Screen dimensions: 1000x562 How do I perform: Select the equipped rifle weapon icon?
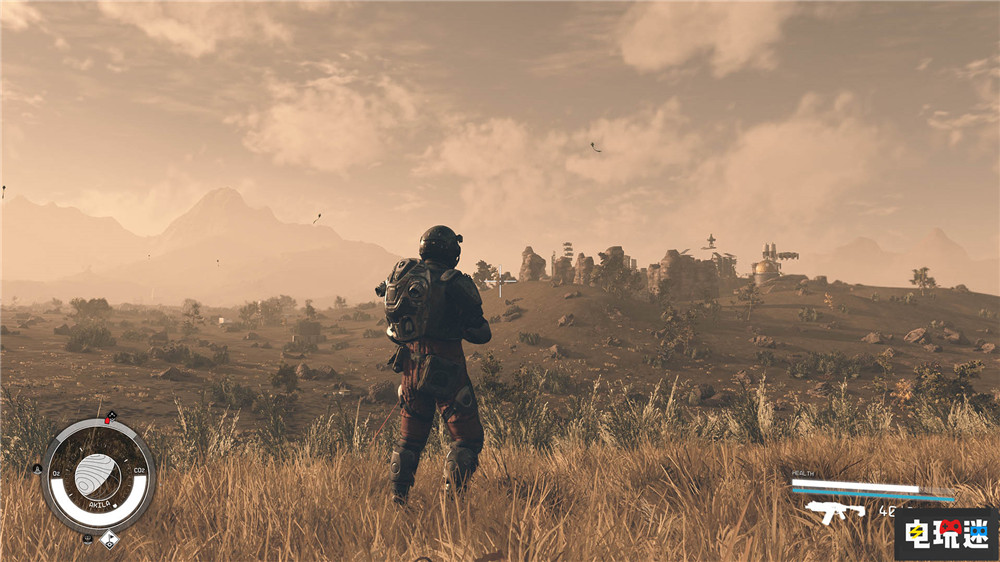pyautogui.click(x=835, y=511)
